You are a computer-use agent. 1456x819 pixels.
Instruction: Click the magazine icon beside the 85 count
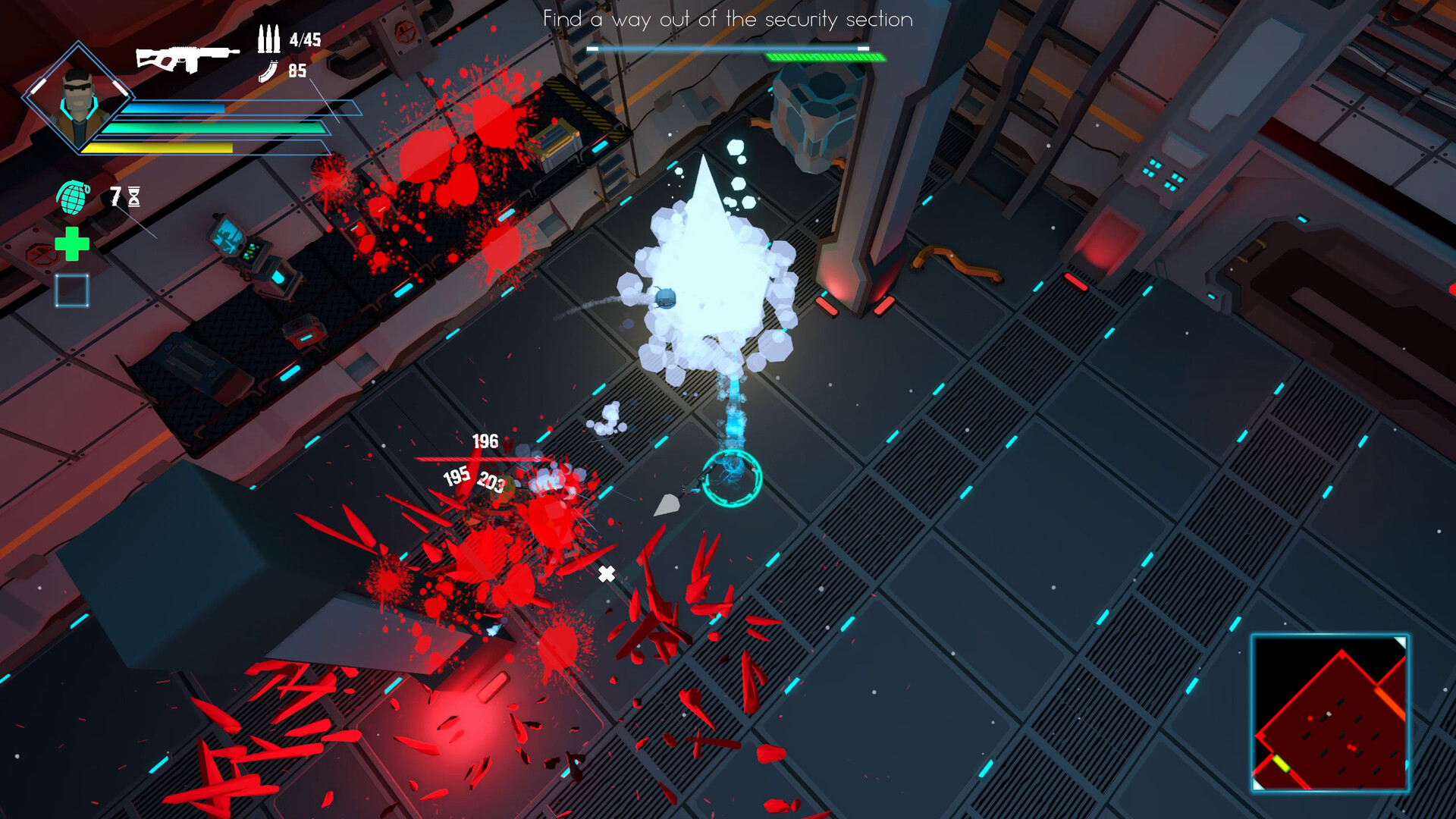tap(265, 72)
